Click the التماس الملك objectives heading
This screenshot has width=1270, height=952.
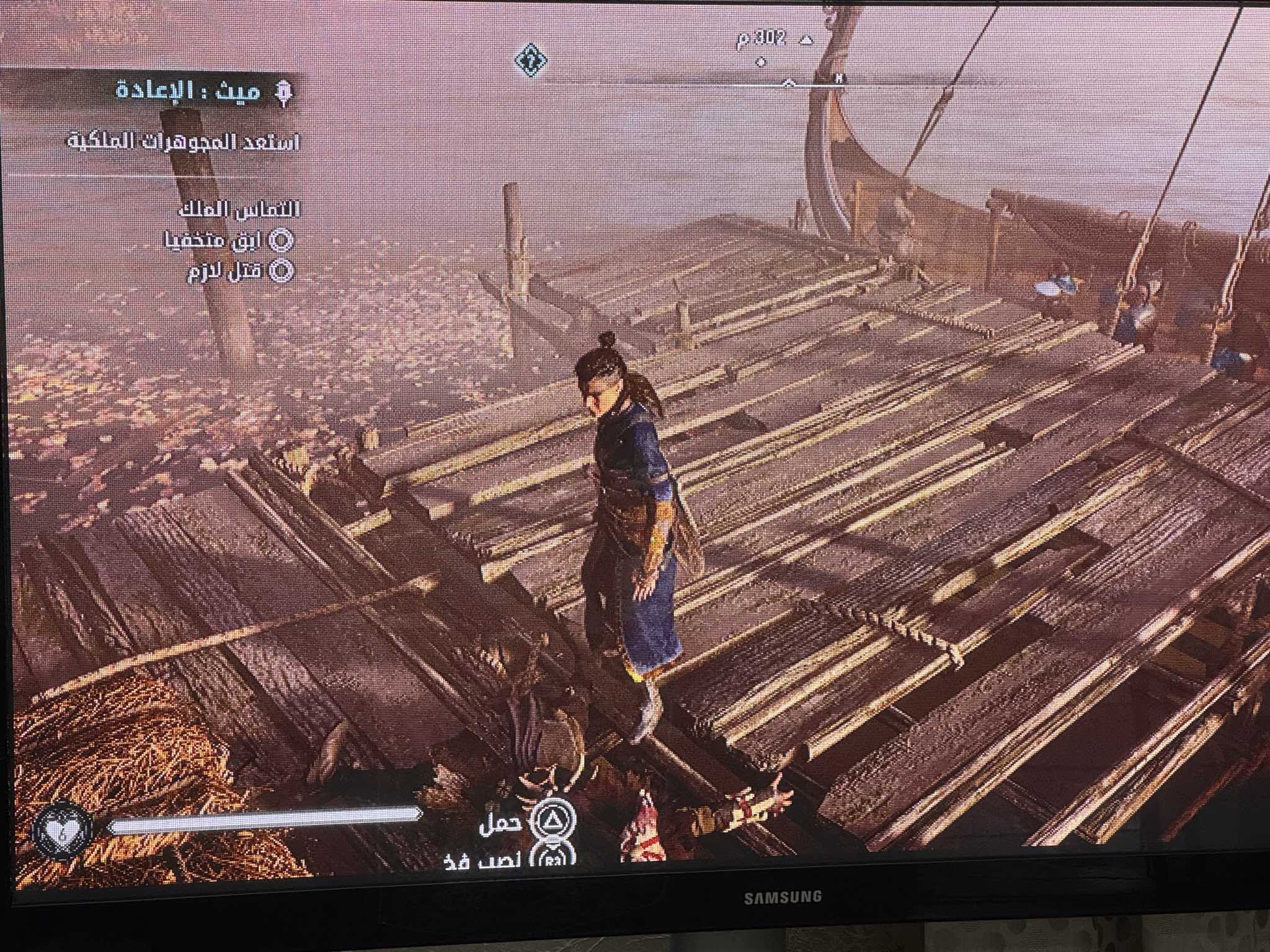(239, 209)
